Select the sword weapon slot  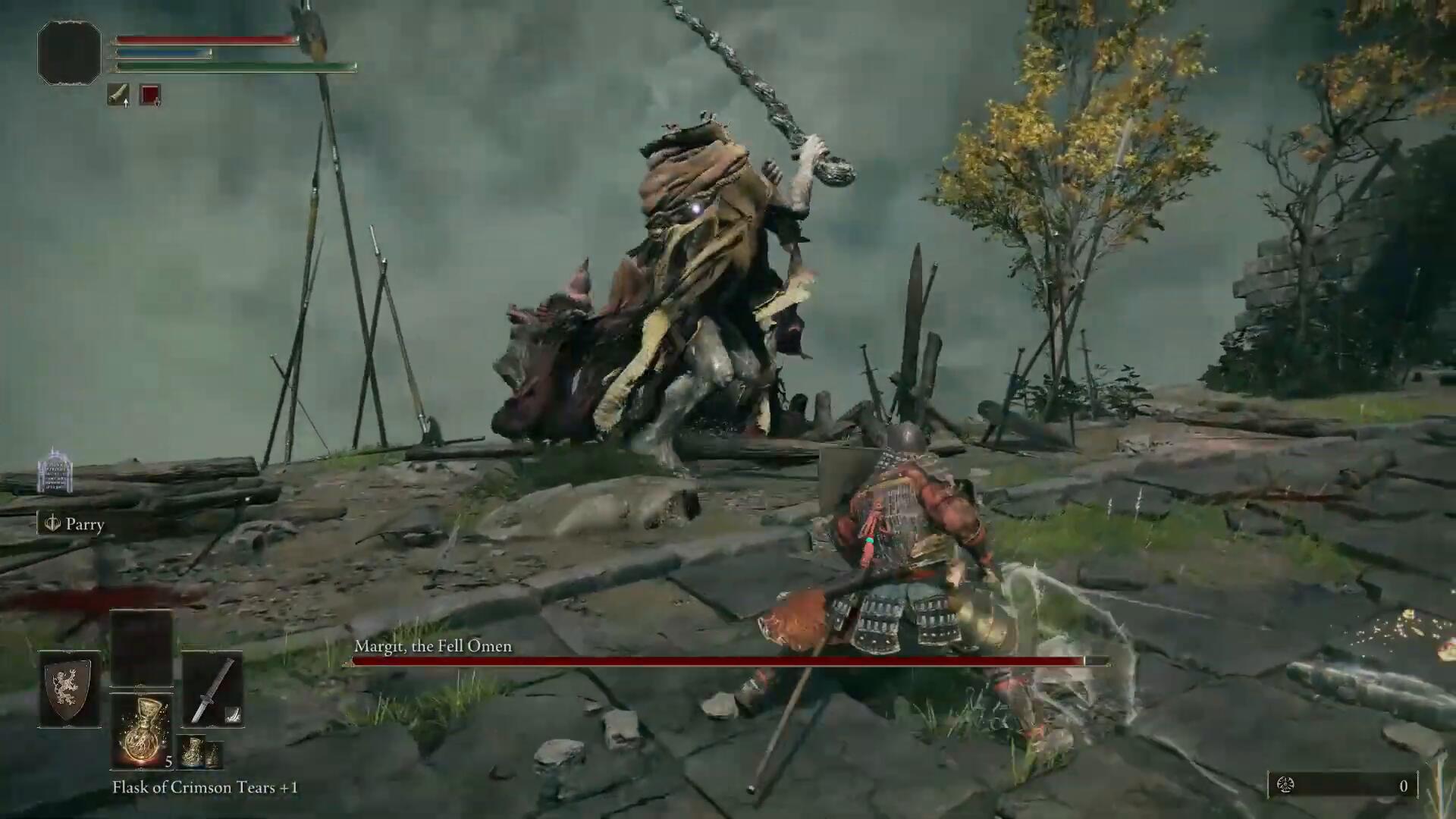(x=212, y=689)
